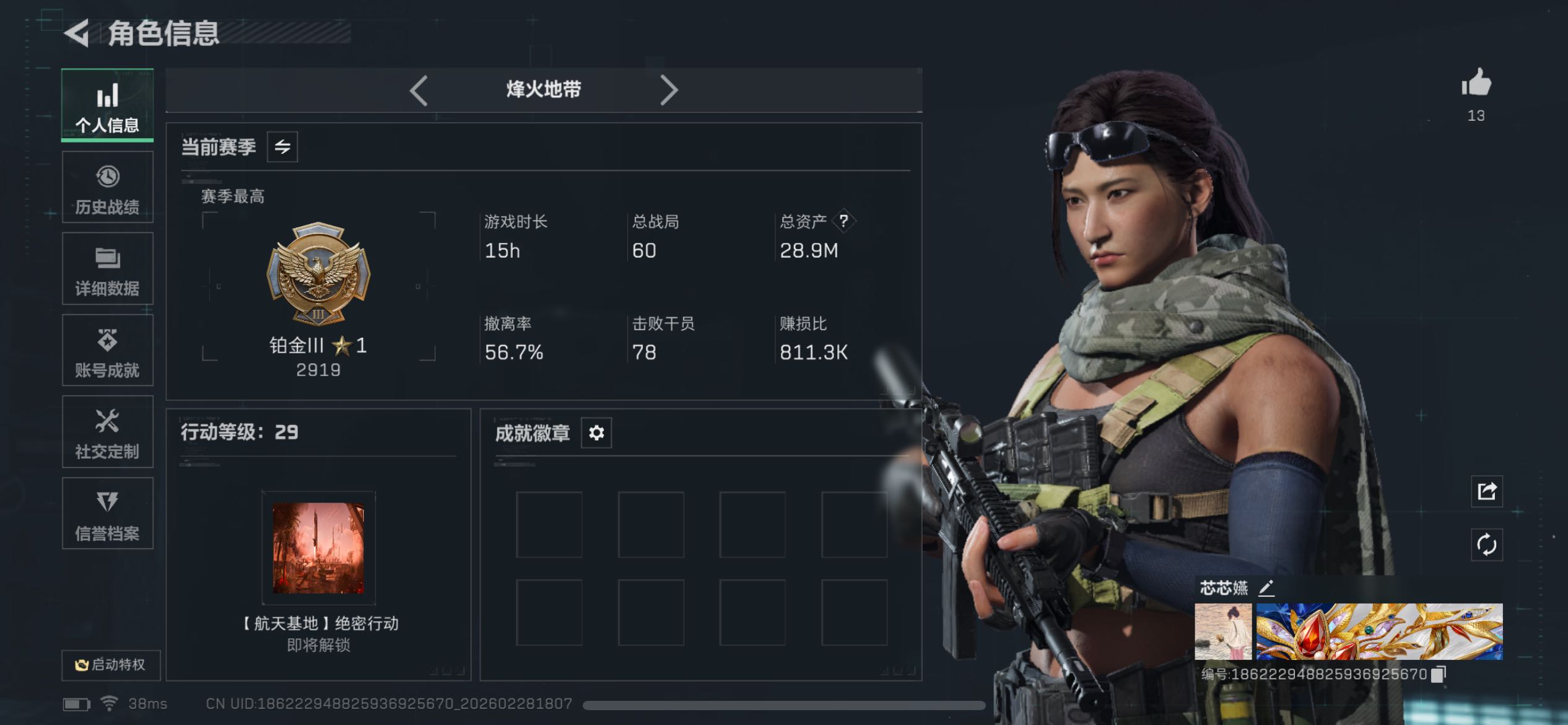Switch to next game mode with right arrow
The width and height of the screenshot is (1568, 725).
click(x=668, y=90)
